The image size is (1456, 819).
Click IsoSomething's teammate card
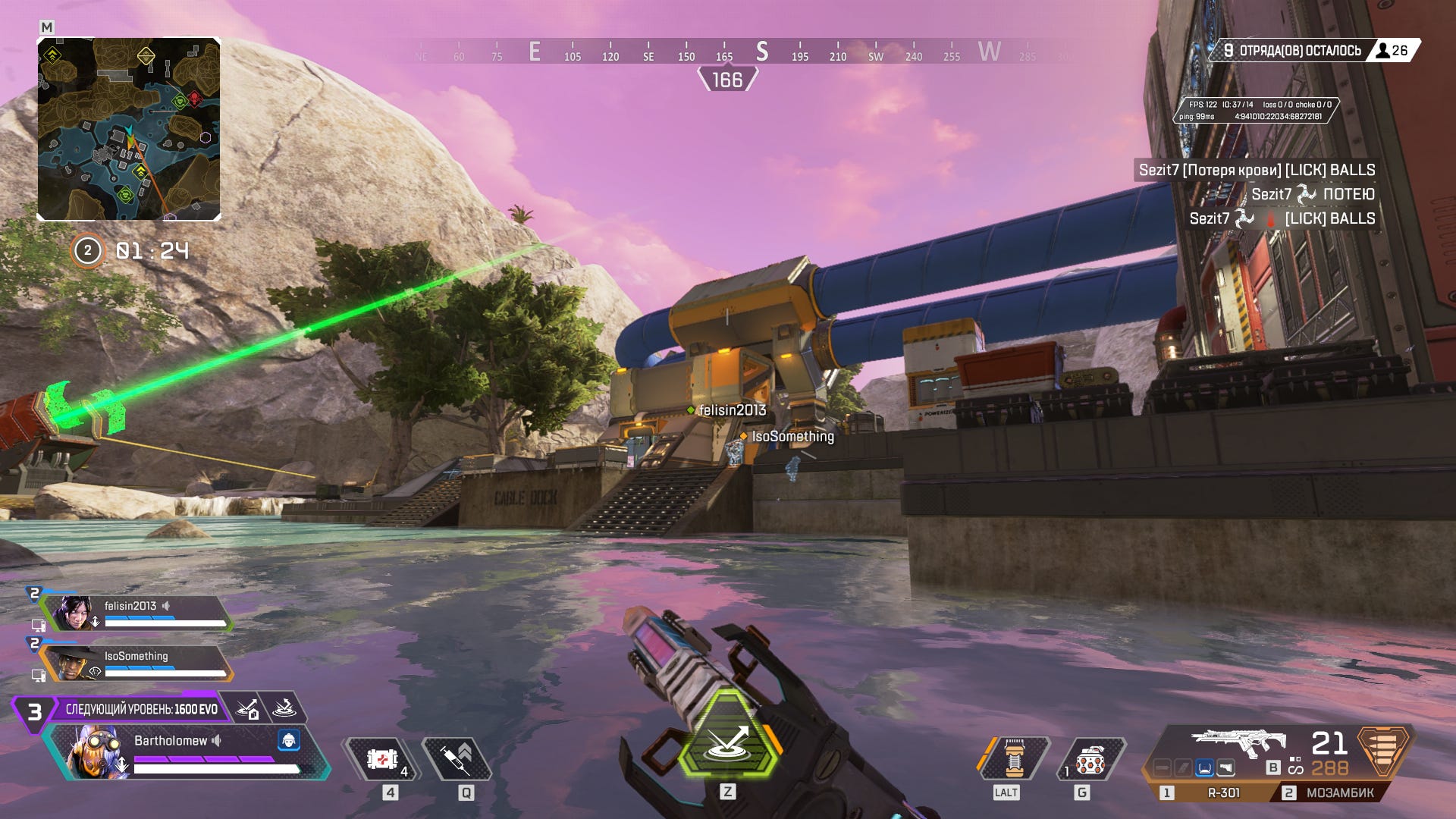(136, 664)
